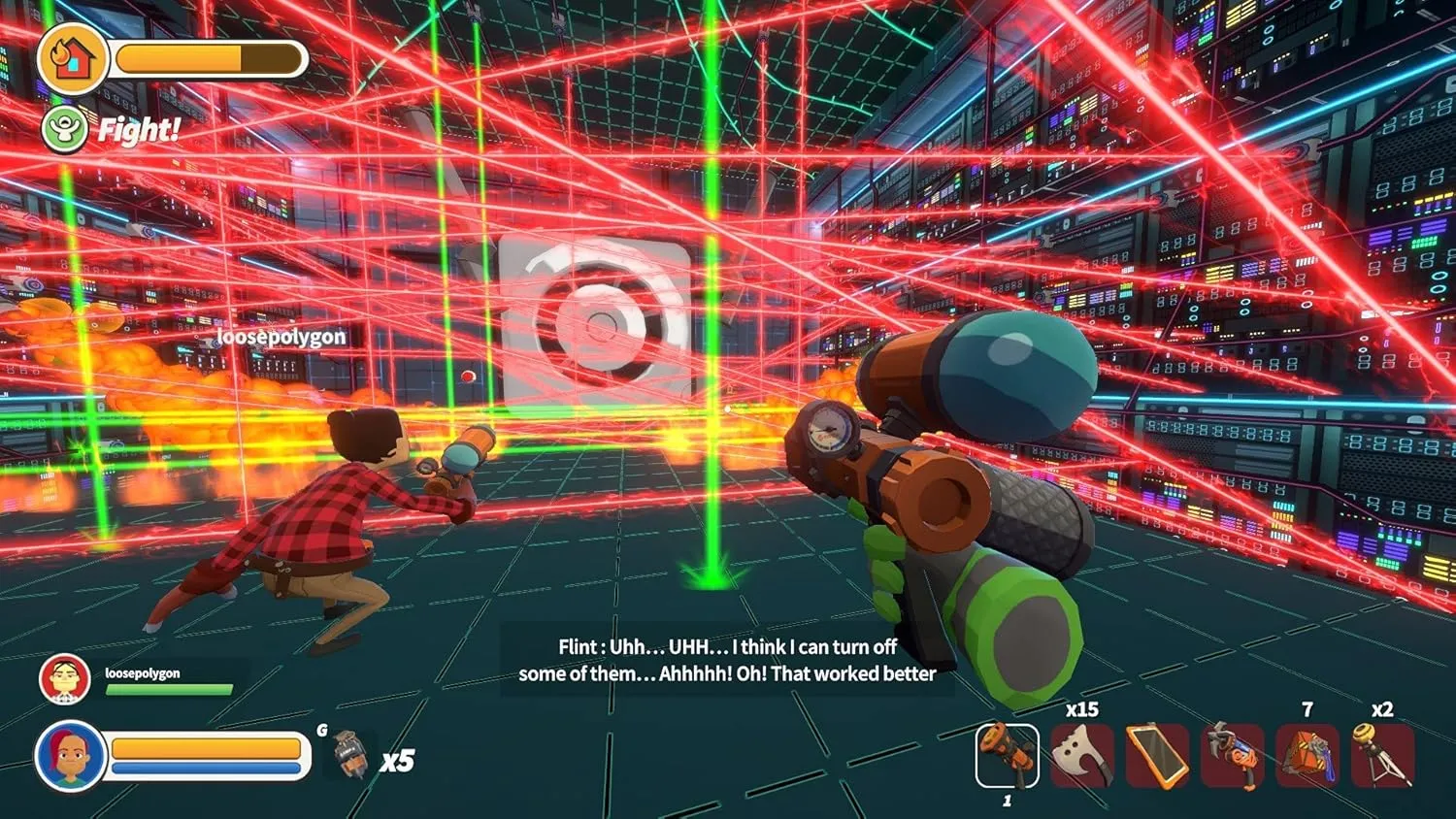Image resolution: width=1456 pixels, height=819 pixels.
Task: Select the fire hose nozzle hotbar slot
Action: pyautogui.click(x=1007, y=755)
